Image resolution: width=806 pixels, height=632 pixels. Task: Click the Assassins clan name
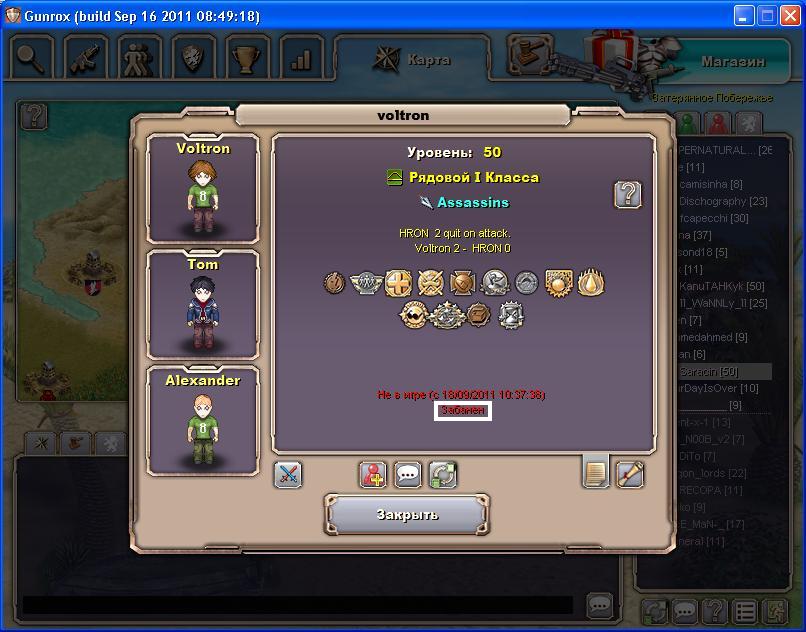[x=472, y=202]
